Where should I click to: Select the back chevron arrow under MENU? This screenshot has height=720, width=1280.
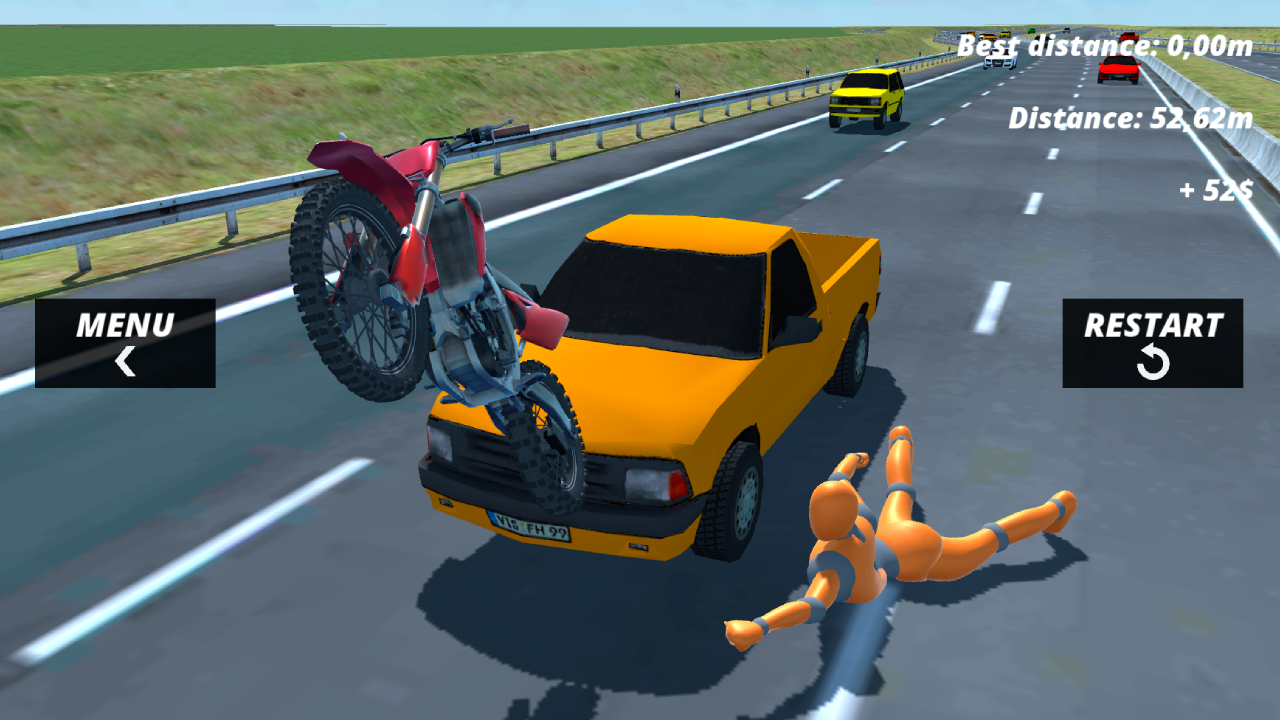(126, 361)
